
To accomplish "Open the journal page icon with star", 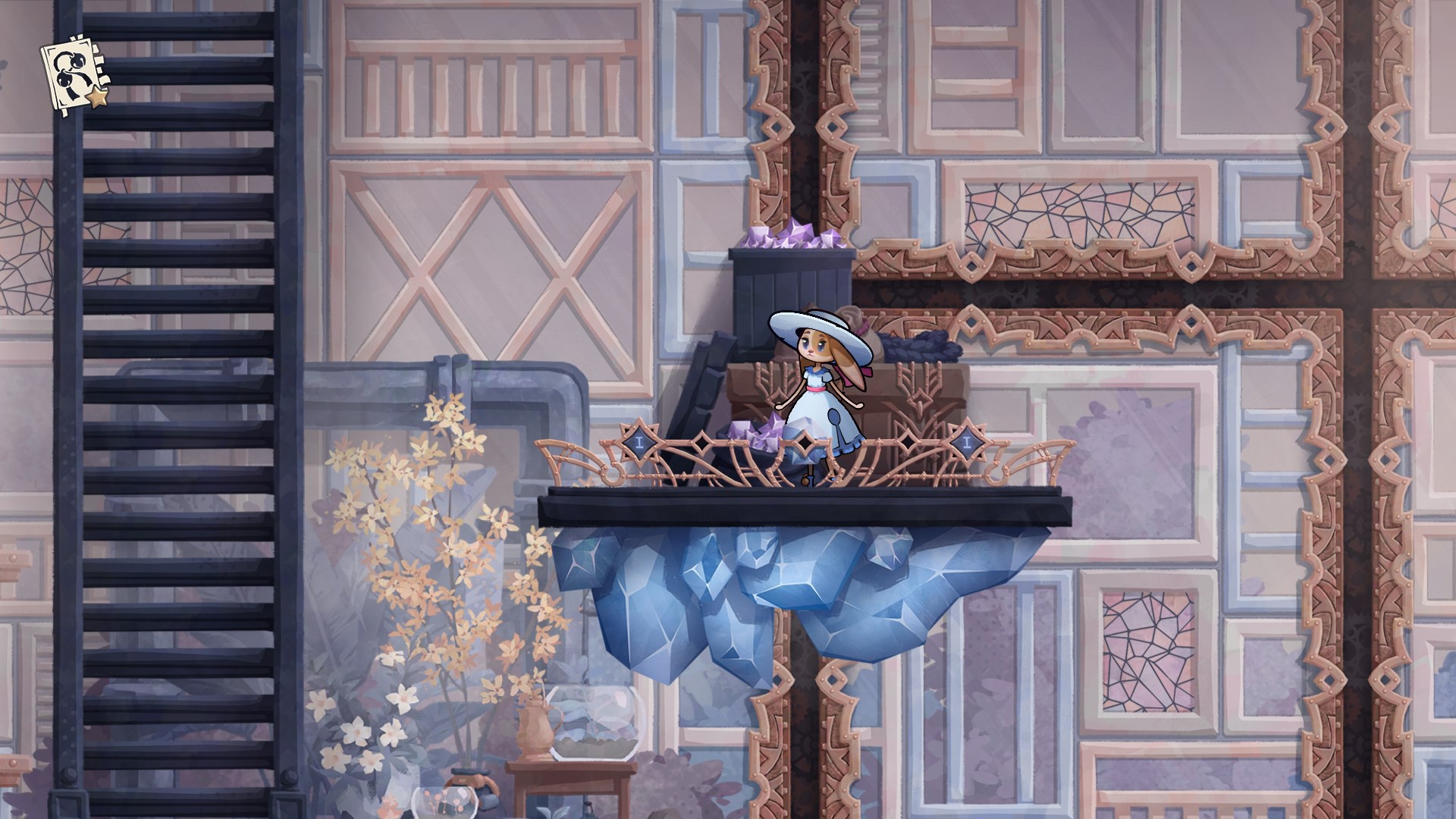I will (x=75, y=75).
